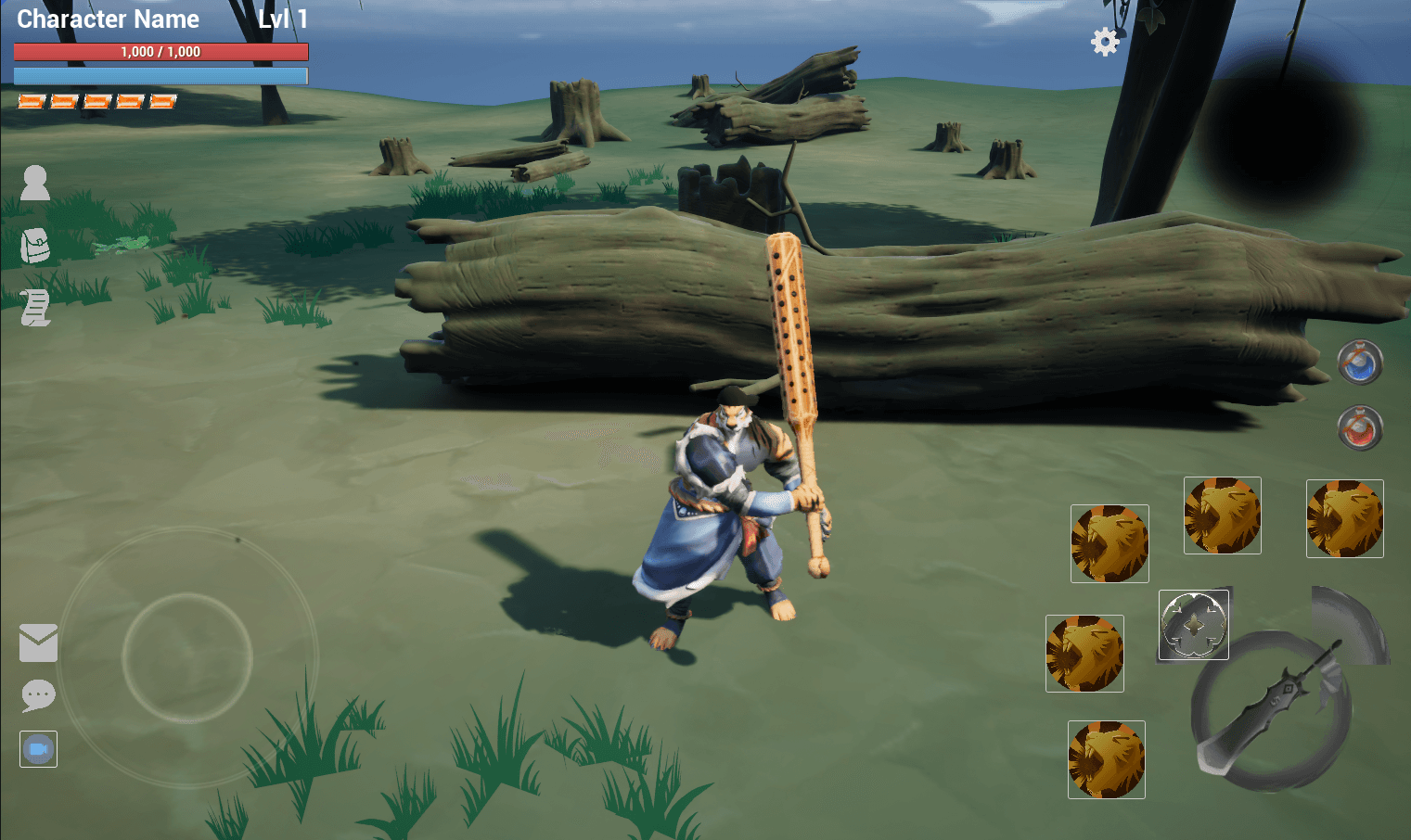The height and width of the screenshot is (840, 1411).
Task: Tap the mail envelope icon
Action: [38, 643]
